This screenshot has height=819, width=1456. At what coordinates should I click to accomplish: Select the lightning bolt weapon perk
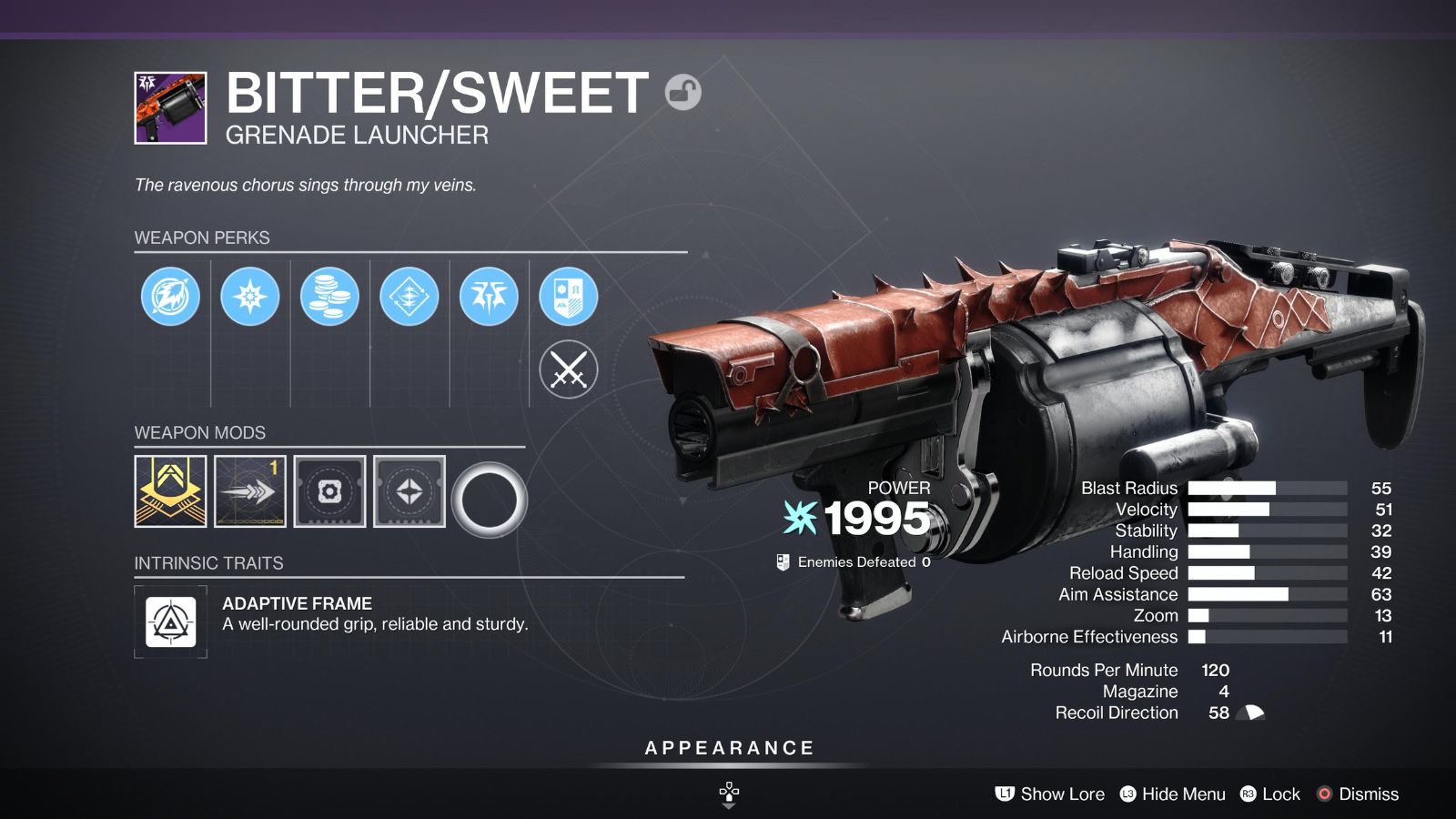170,295
